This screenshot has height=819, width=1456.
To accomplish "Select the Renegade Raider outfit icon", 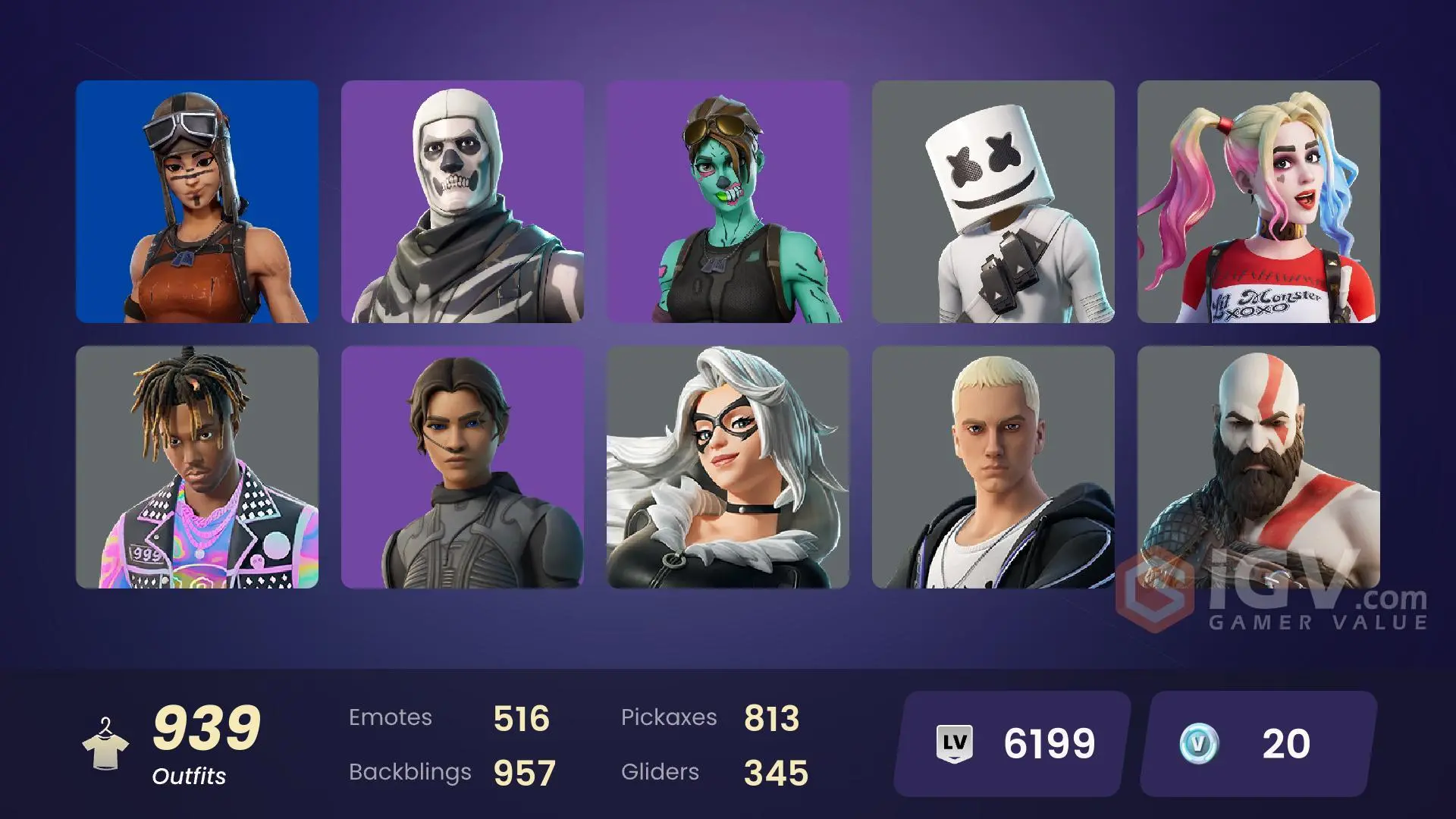I will [197, 203].
